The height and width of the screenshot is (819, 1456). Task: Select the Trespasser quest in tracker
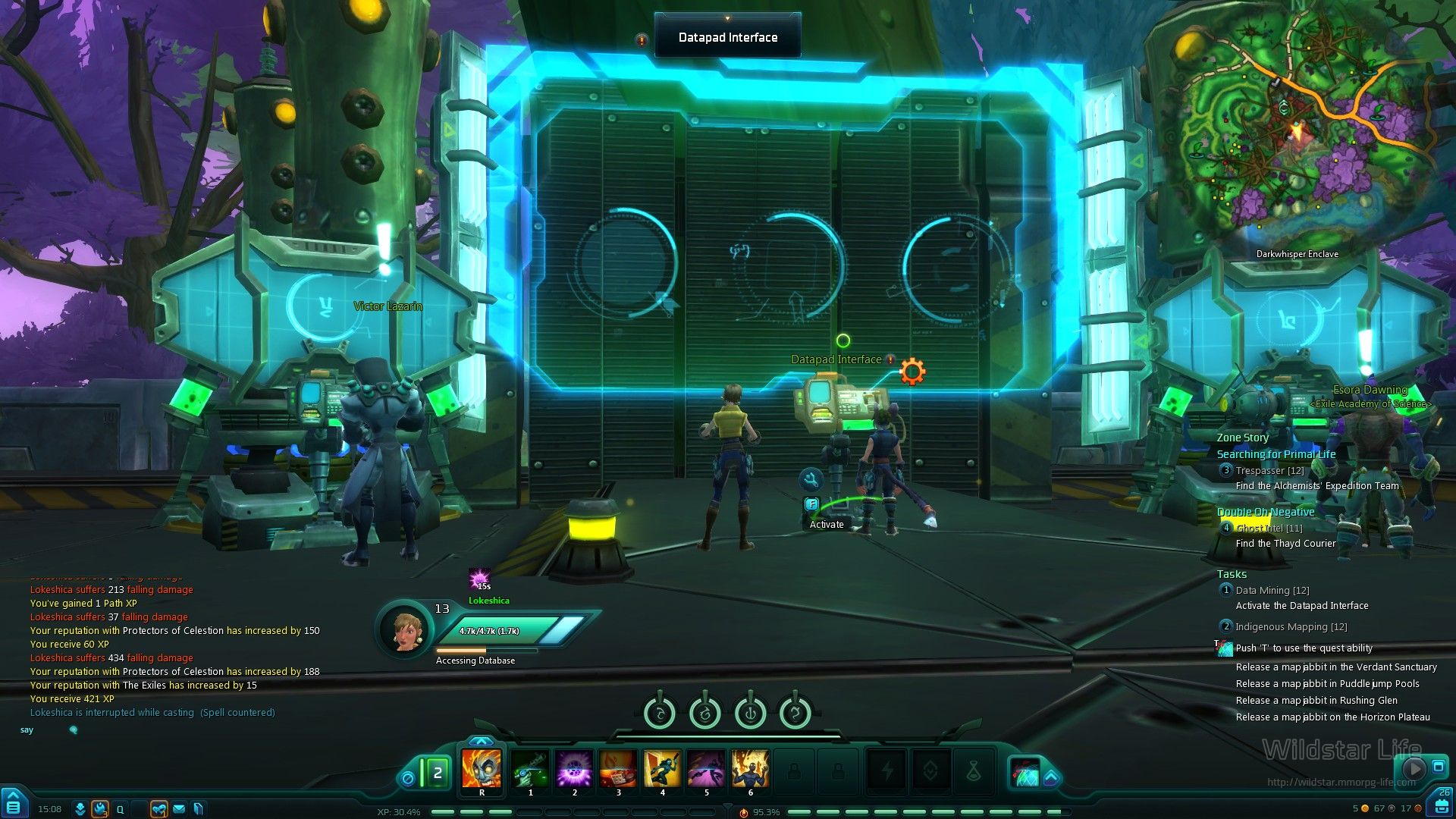(x=1269, y=471)
